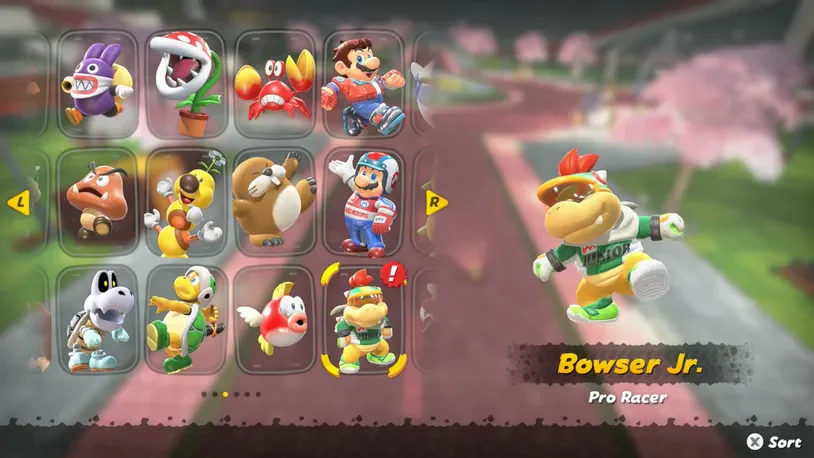Pick the red Cheep Cheep fish
Viewport: 814px width, 458px height.
coord(274,320)
